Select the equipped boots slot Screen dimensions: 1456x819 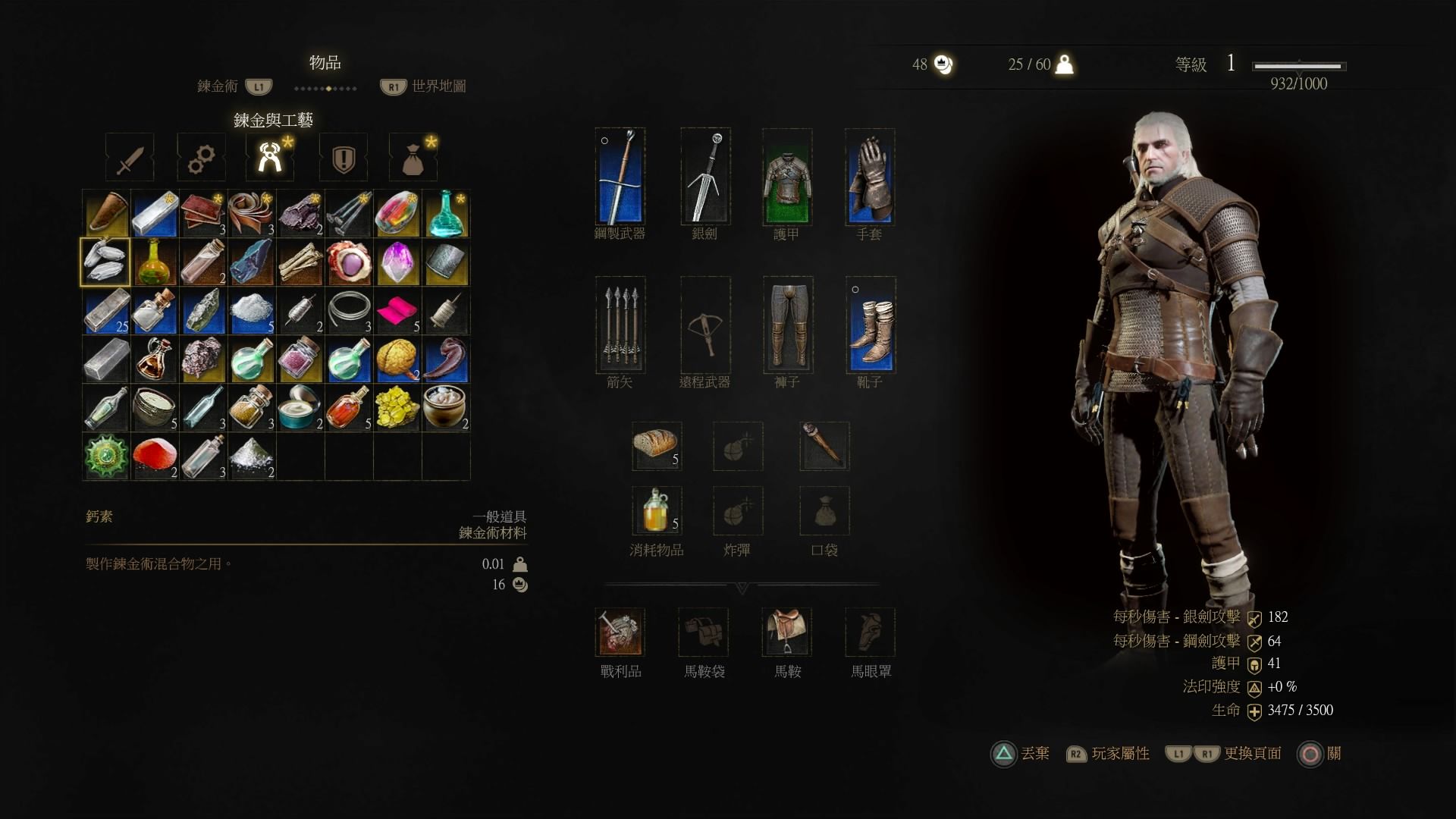pos(871,325)
